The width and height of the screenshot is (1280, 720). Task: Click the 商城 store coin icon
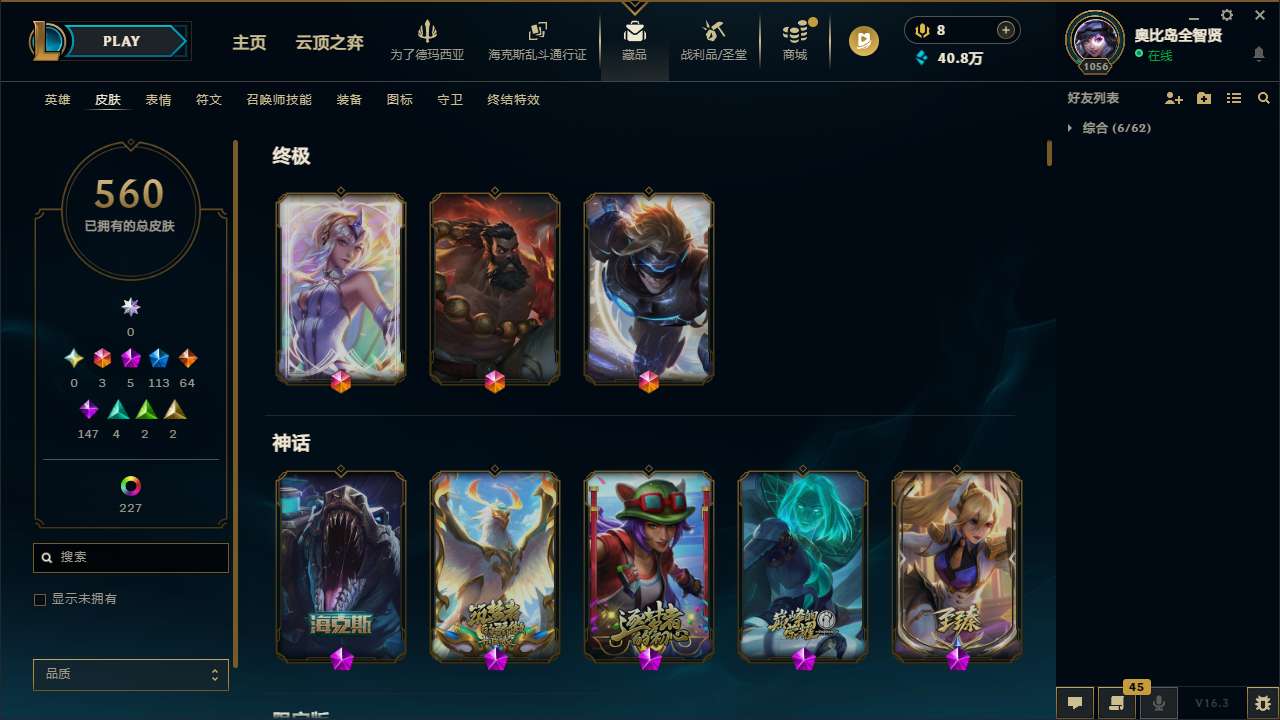(795, 32)
